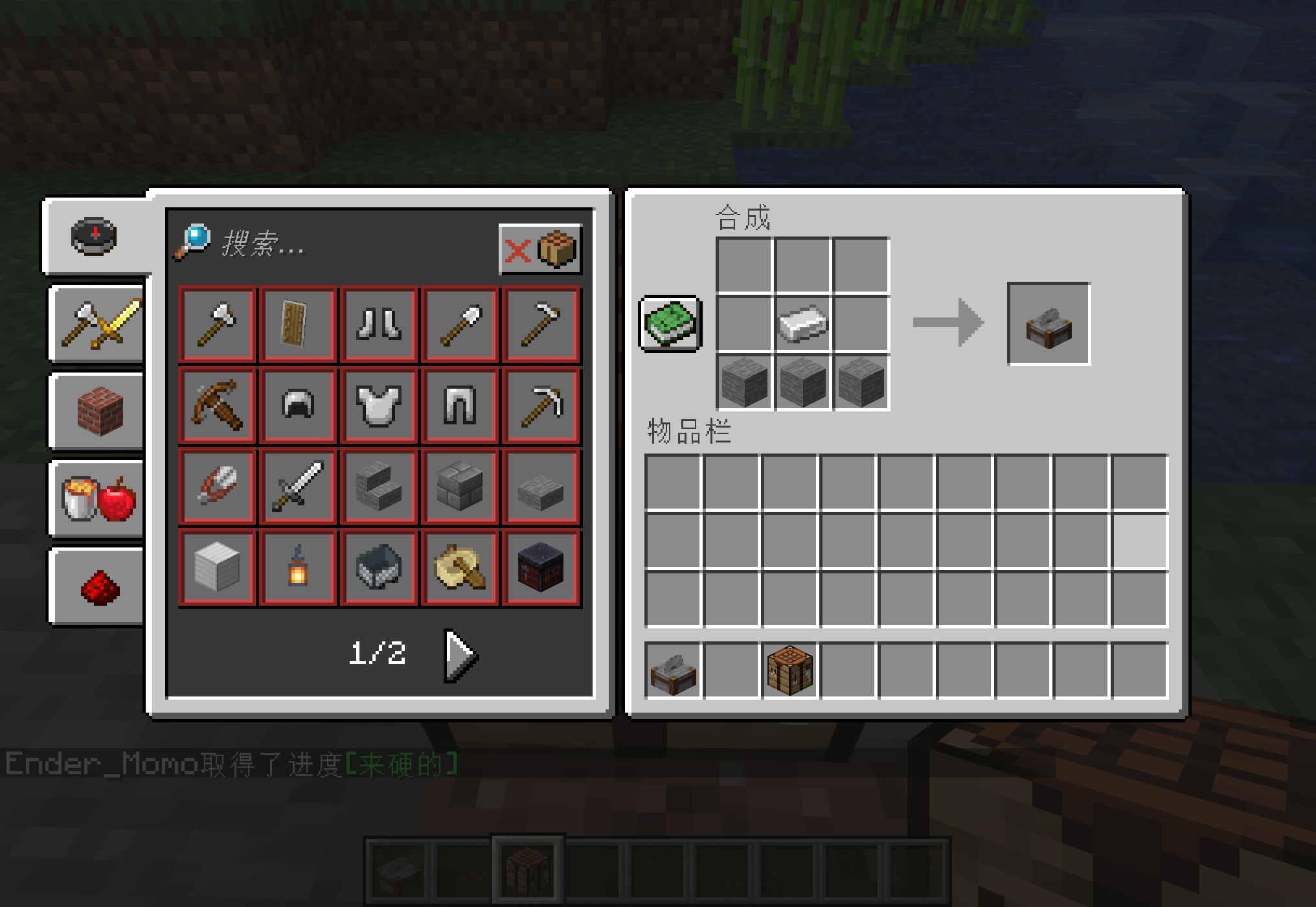The width and height of the screenshot is (1316, 907).
Task: Select the iron chestplate recipe
Action: (379, 405)
